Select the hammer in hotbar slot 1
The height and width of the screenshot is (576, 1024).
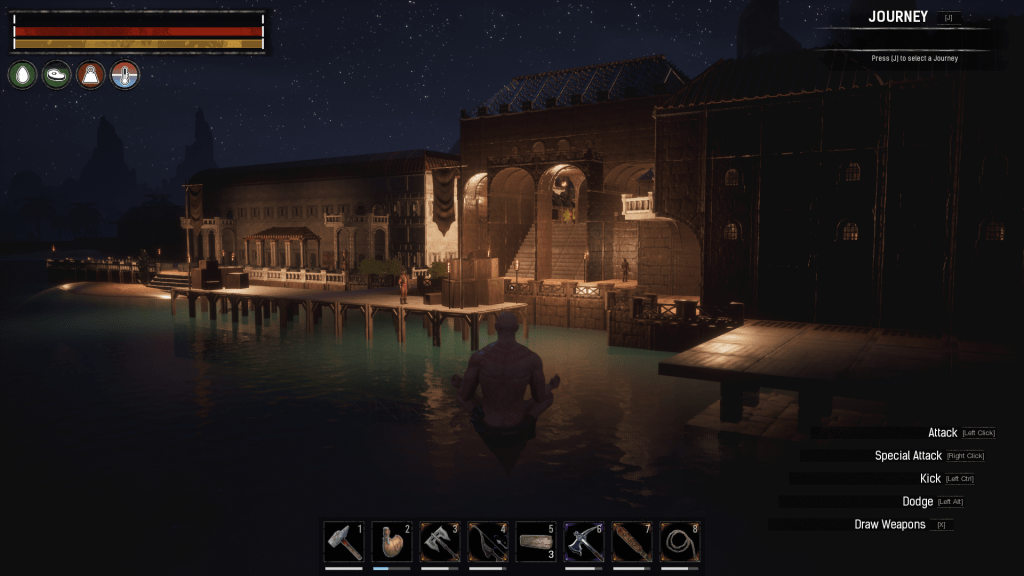click(344, 542)
